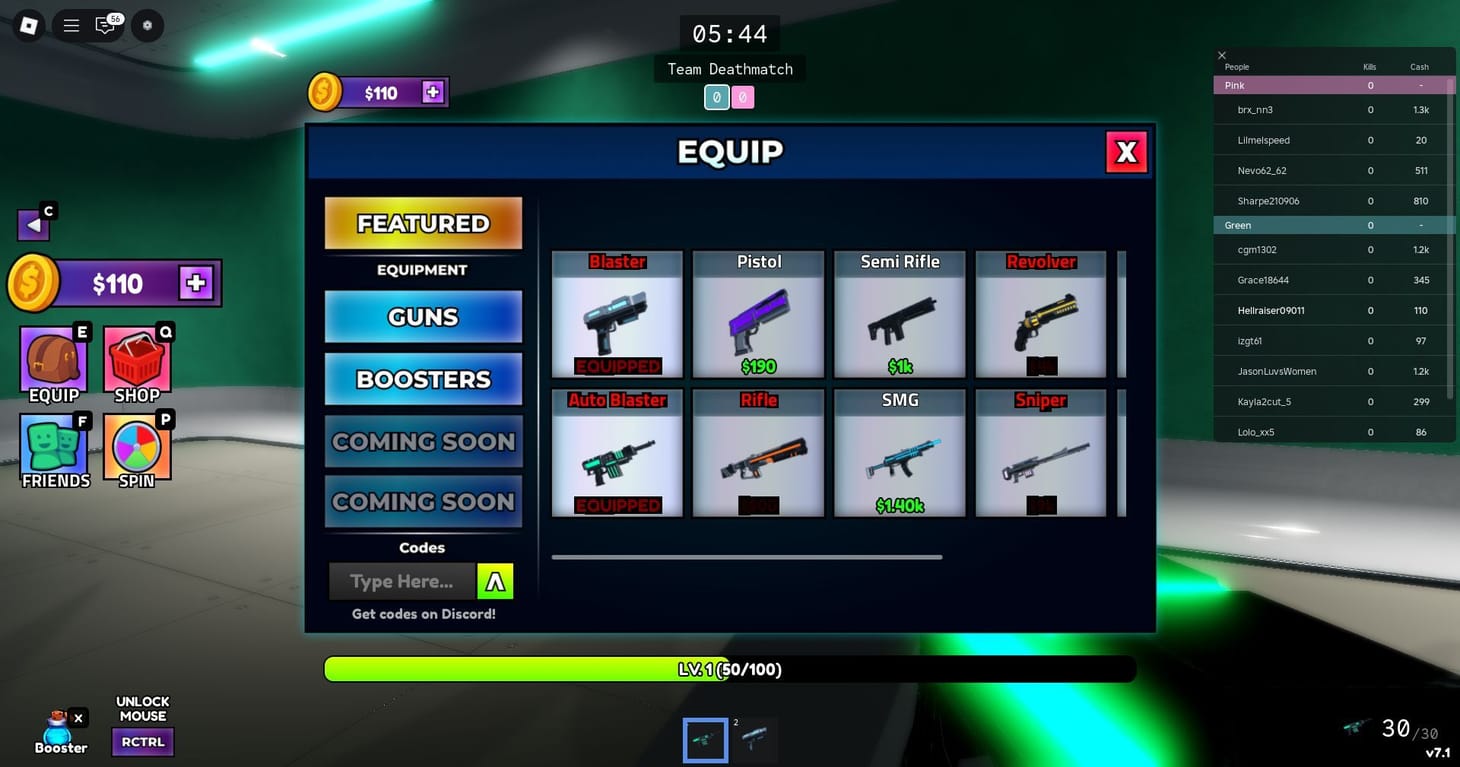The image size is (1460, 767).
Task: Open the Roblox chat with 56 notifications
Action: click(106, 25)
